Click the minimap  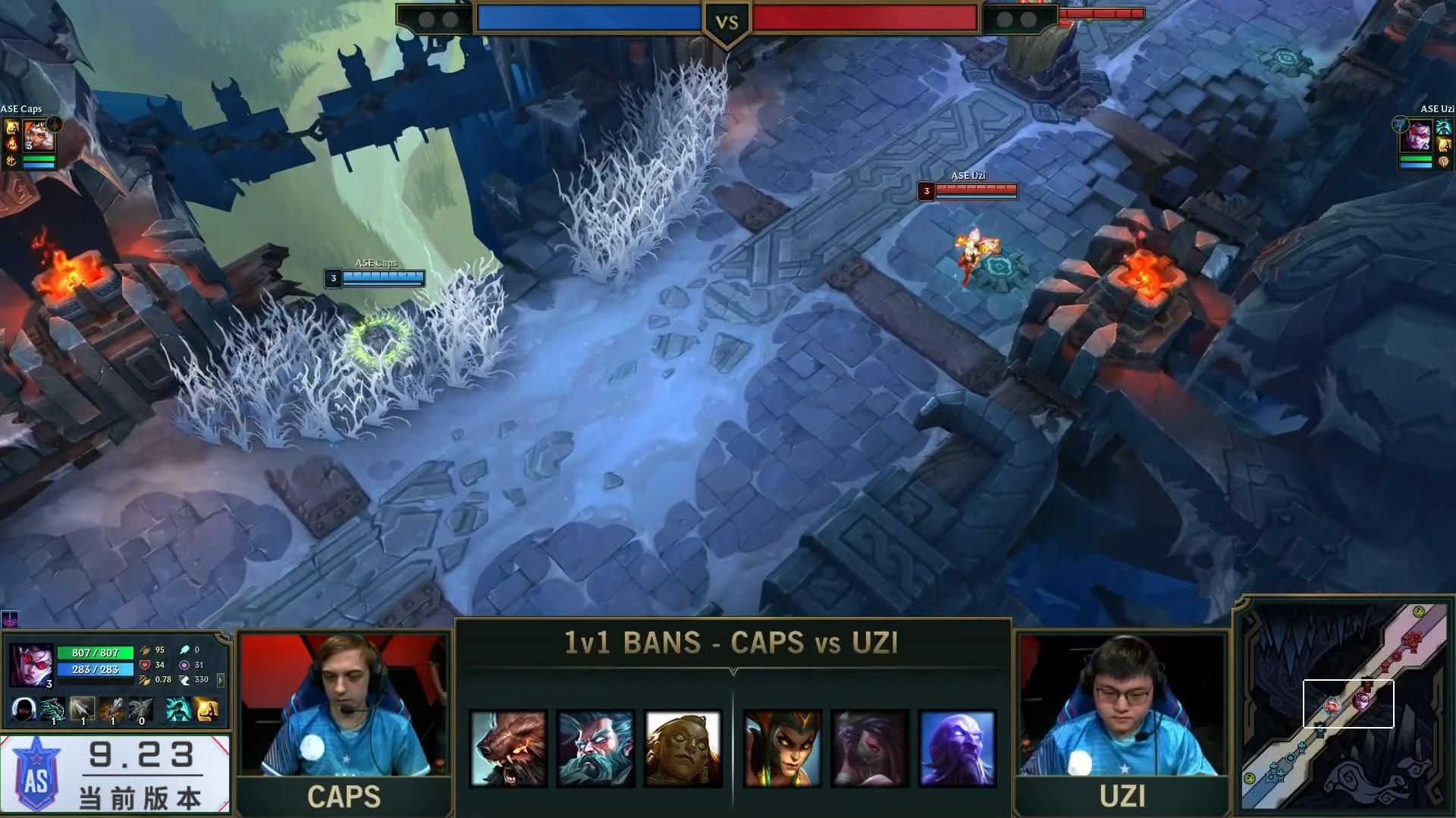pos(1344,707)
